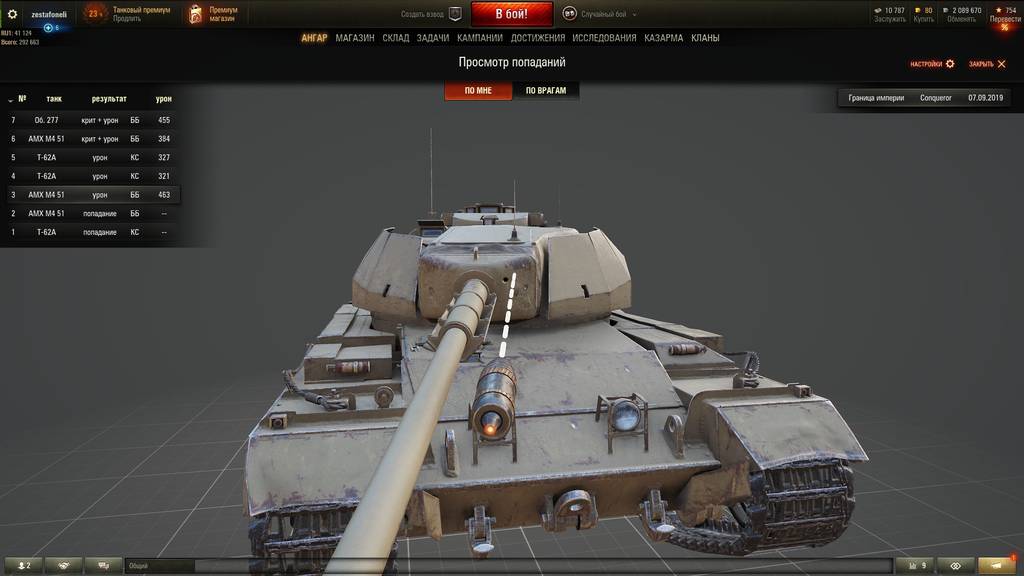Viewport: 1024px width, 576px height.
Task: Select the ПО МНЕ hits filter
Action: (x=478, y=91)
